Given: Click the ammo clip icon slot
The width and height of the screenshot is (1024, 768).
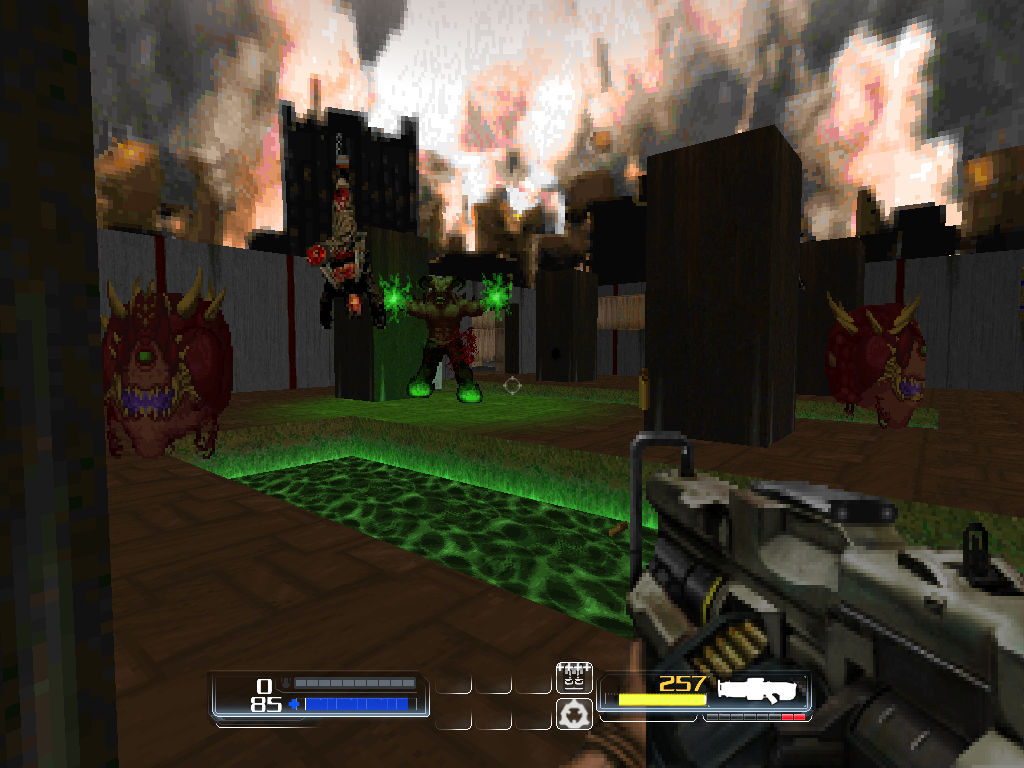Looking at the screenshot, I should (x=572, y=677).
